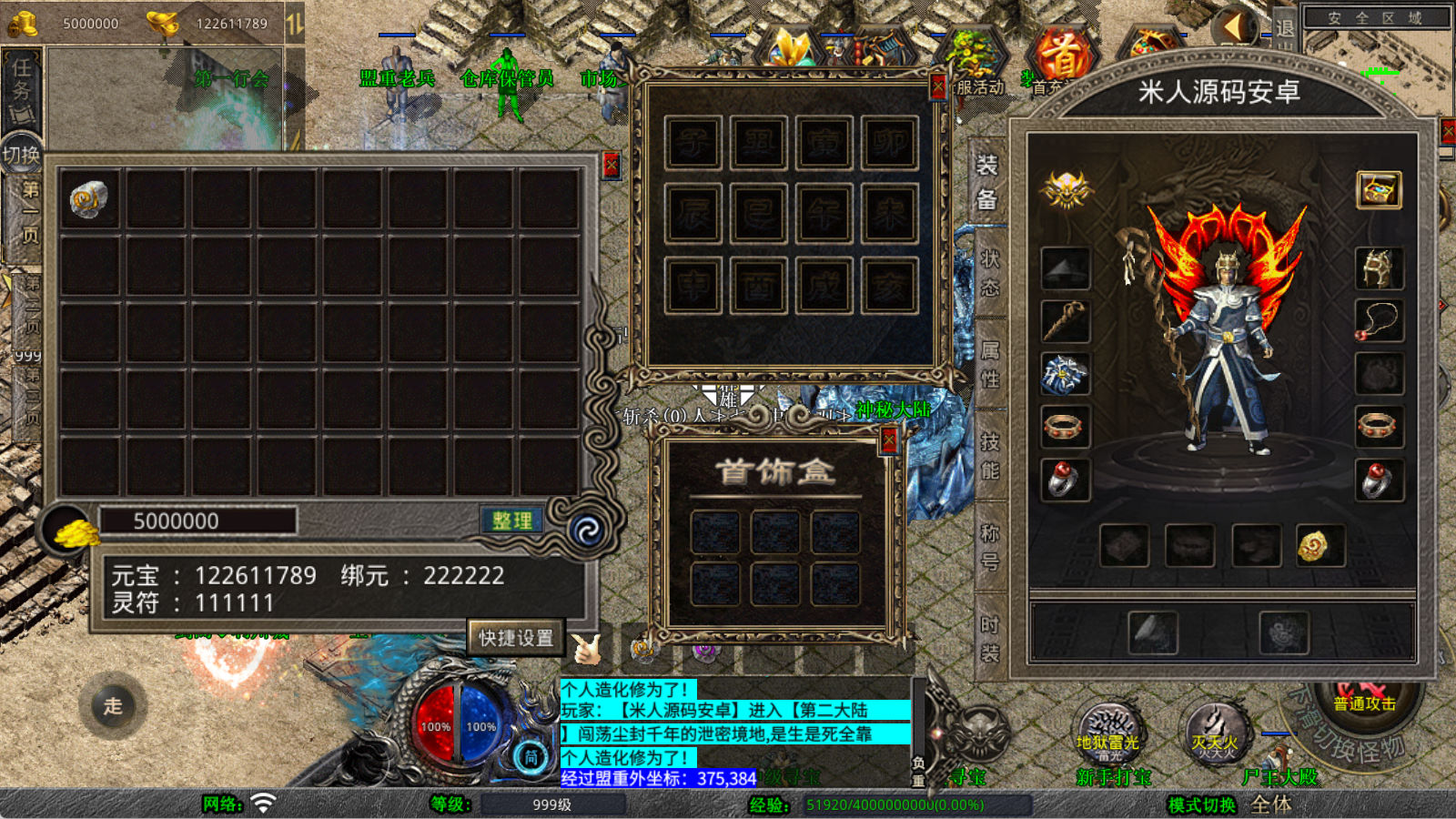
Task: Activate the 灭天火 skill
Action: (1216, 733)
